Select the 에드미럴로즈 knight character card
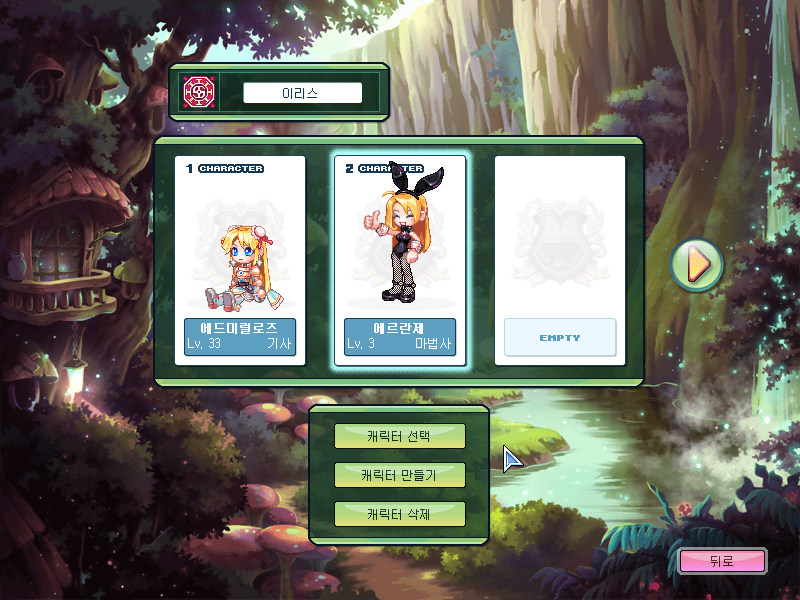The image size is (800, 600). (x=240, y=260)
